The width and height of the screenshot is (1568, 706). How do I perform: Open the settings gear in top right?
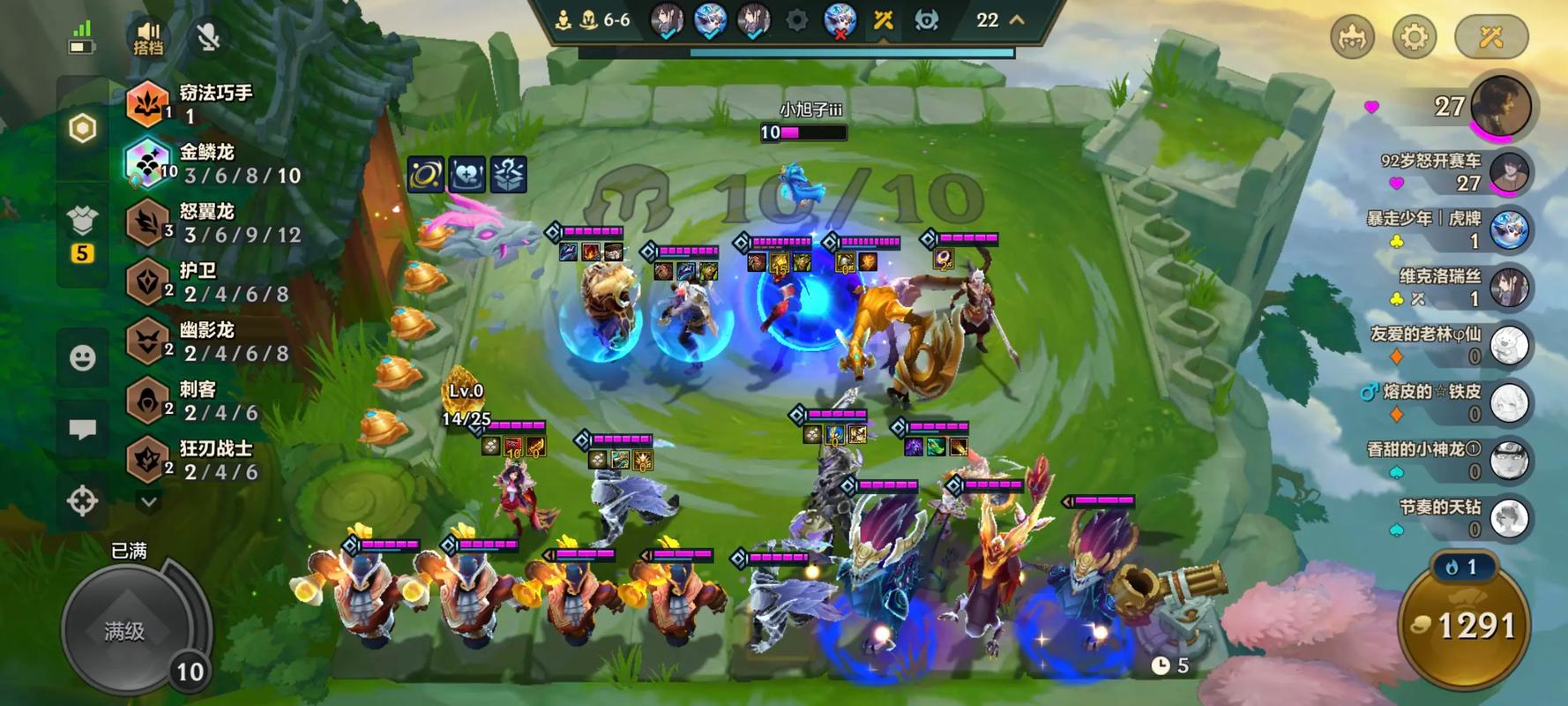tap(1414, 37)
